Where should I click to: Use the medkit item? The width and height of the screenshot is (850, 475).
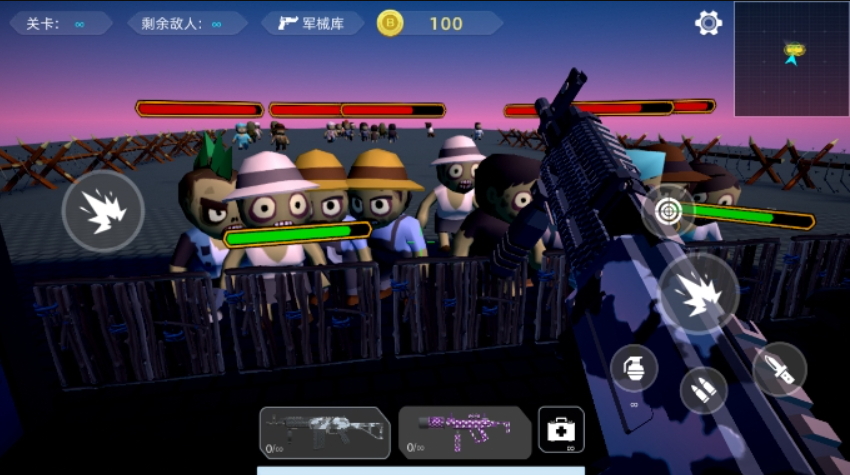561,430
